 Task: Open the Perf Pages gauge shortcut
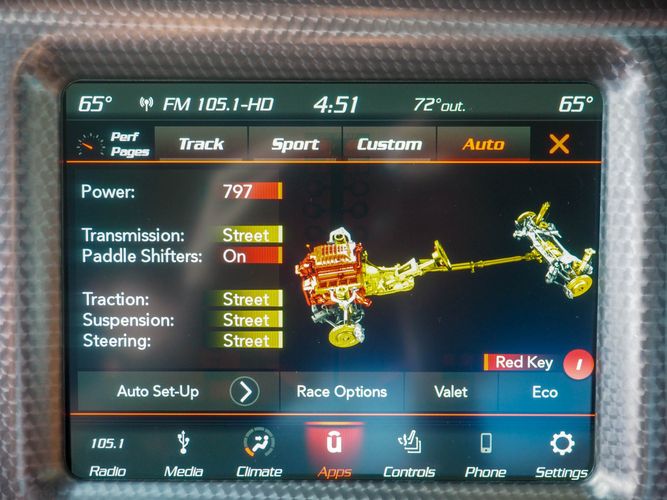[x=114, y=145]
